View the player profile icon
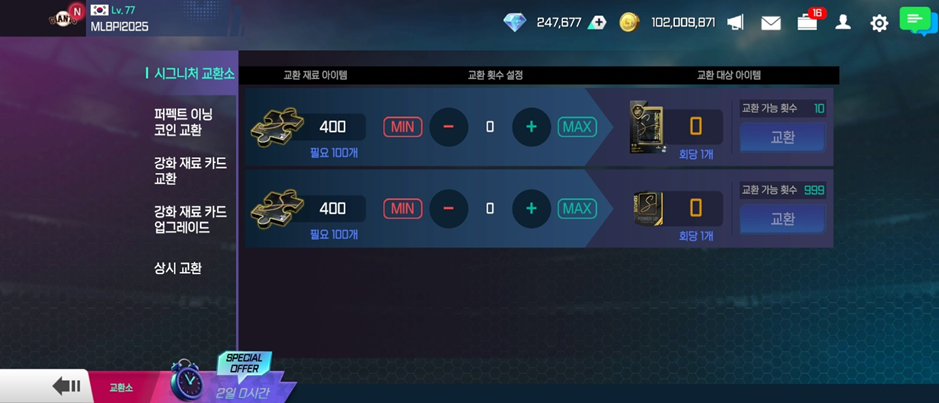The width and height of the screenshot is (939, 403). tap(843, 22)
